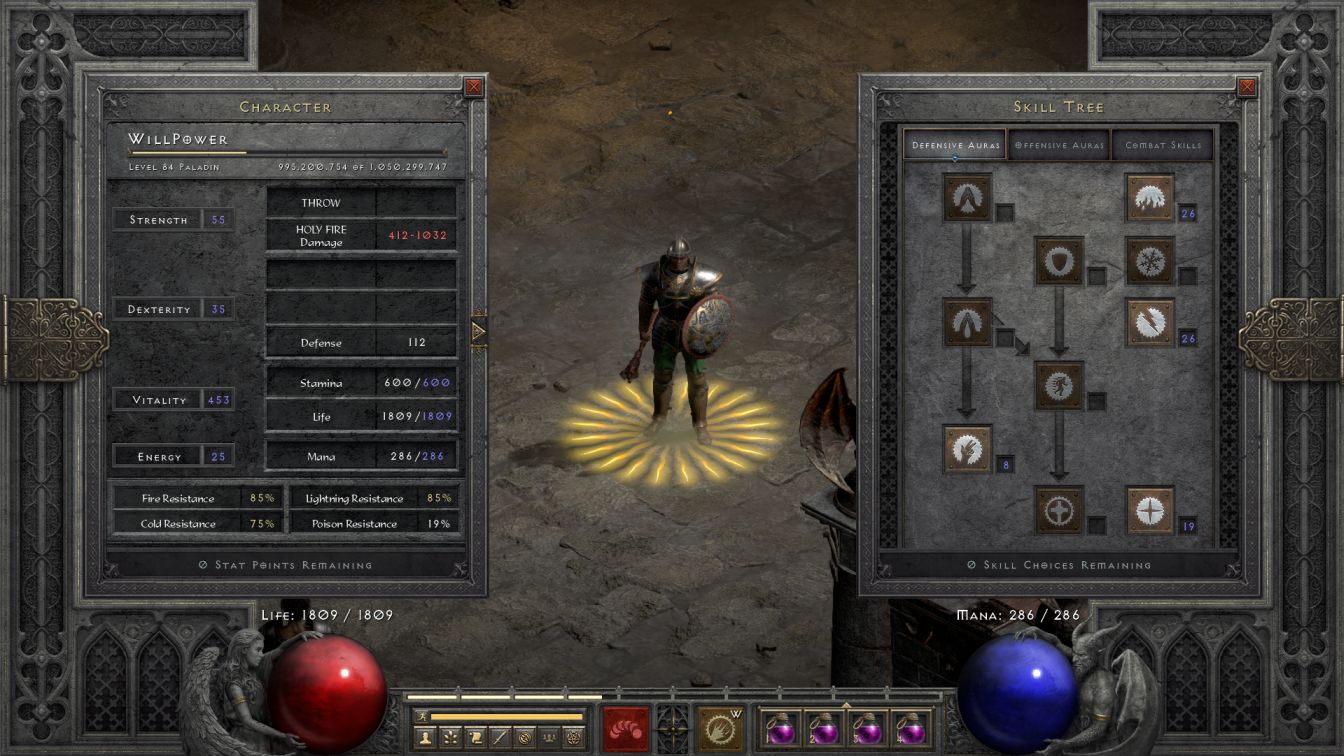Select the Resist Lightning bolt aura
The height and width of the screenshot is (756, 1344).
[x=1150, y=322]
